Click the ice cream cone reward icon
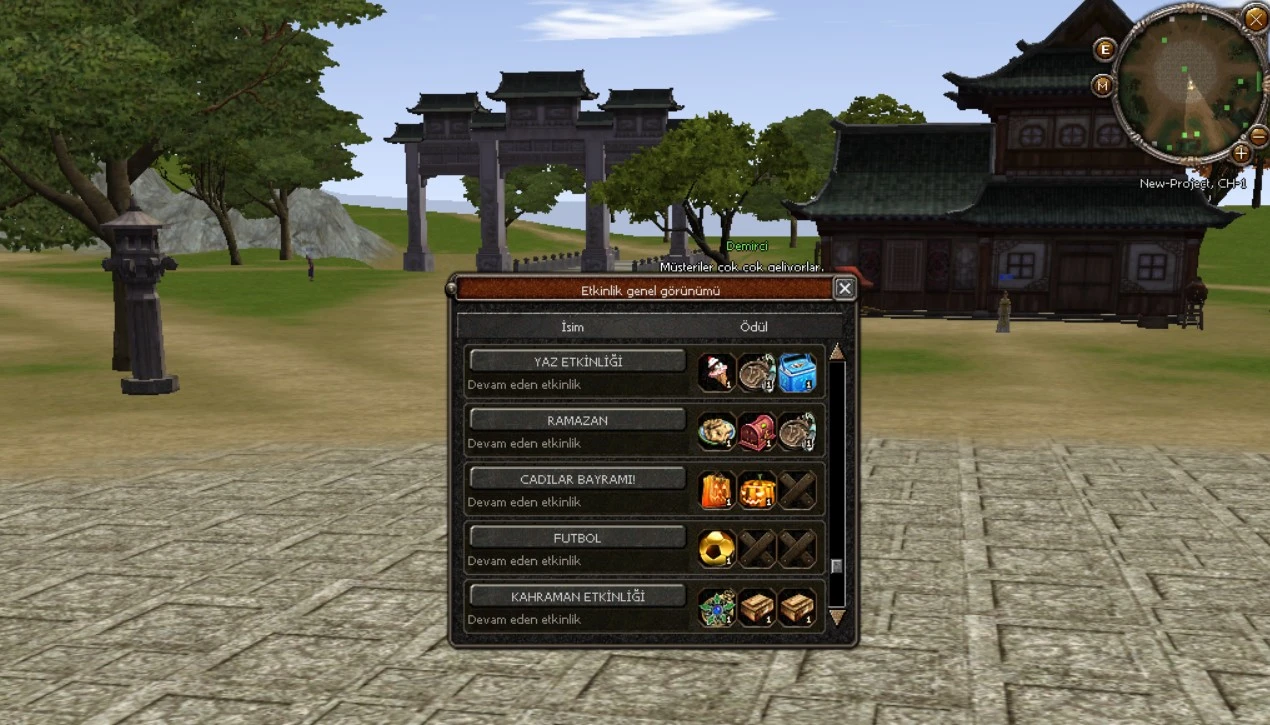The width and height of the screenshot is (1270, 725). [x=717, y=373]
